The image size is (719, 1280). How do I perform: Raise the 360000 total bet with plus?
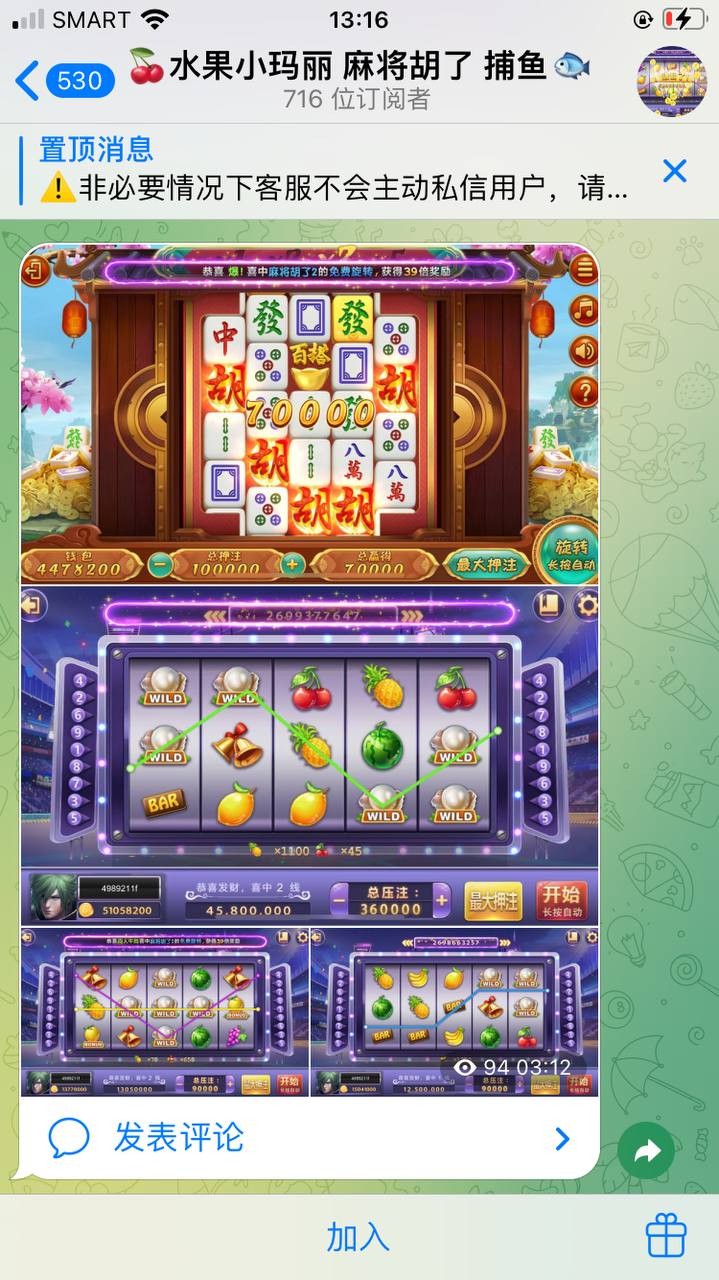pos(442,899)
